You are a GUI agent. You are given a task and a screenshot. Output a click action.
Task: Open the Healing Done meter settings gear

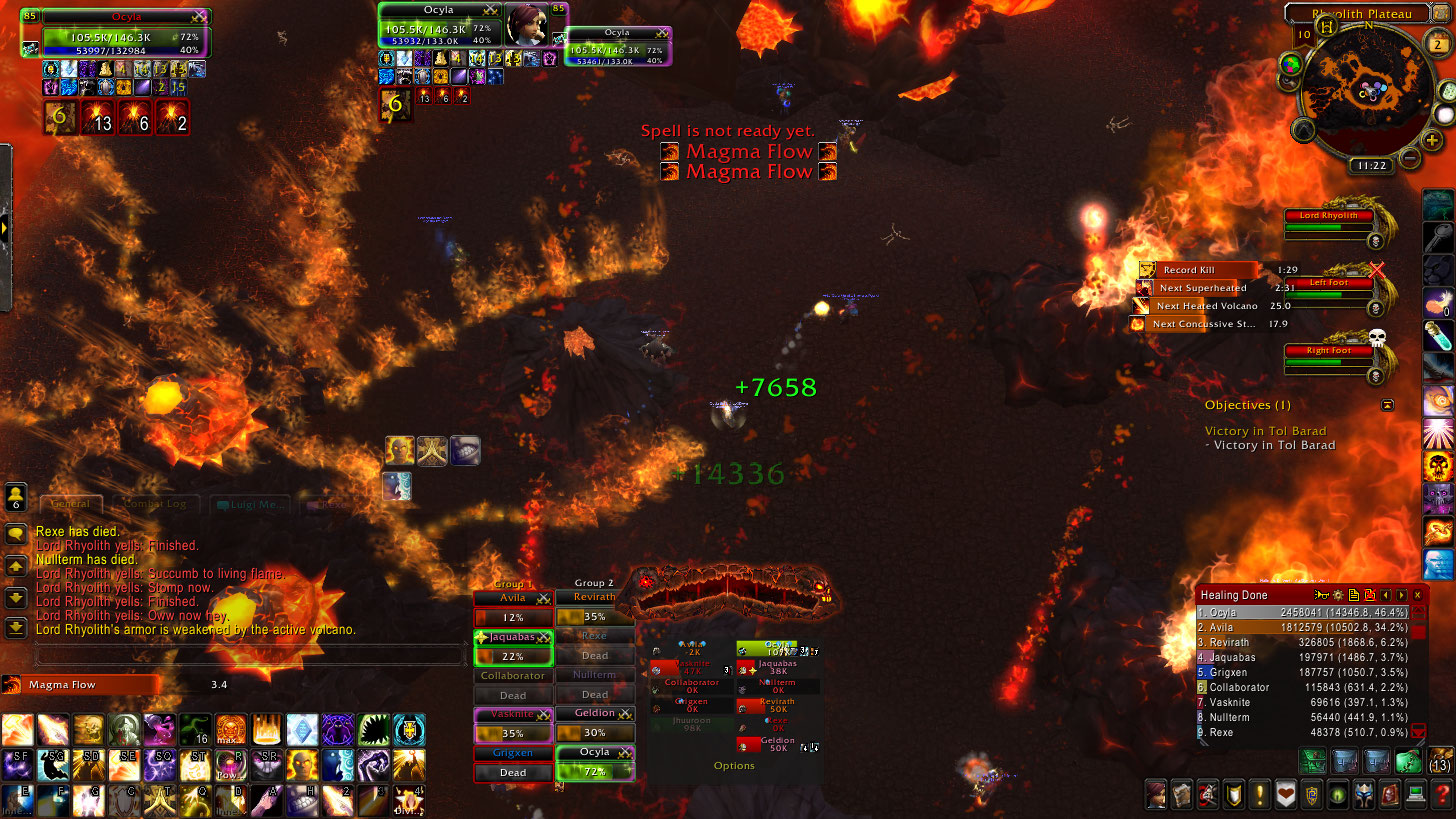click(1337, 595)
